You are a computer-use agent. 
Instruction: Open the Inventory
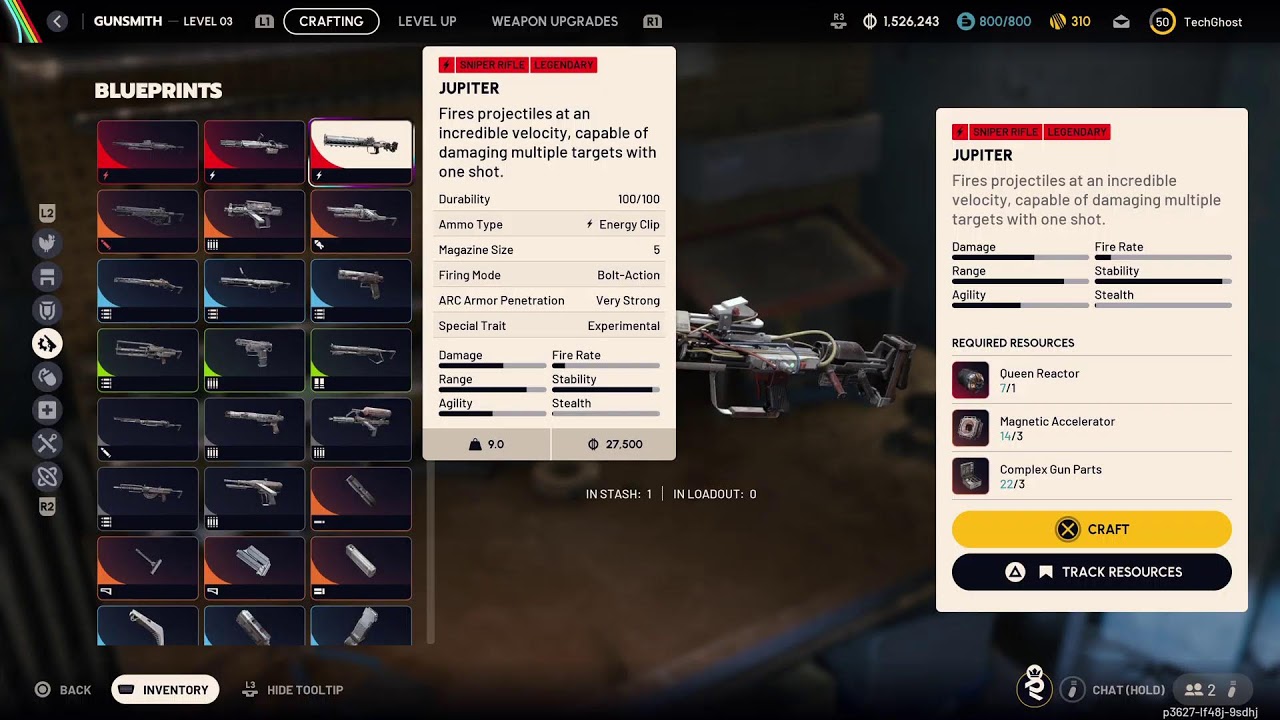[x=165, y=690]
